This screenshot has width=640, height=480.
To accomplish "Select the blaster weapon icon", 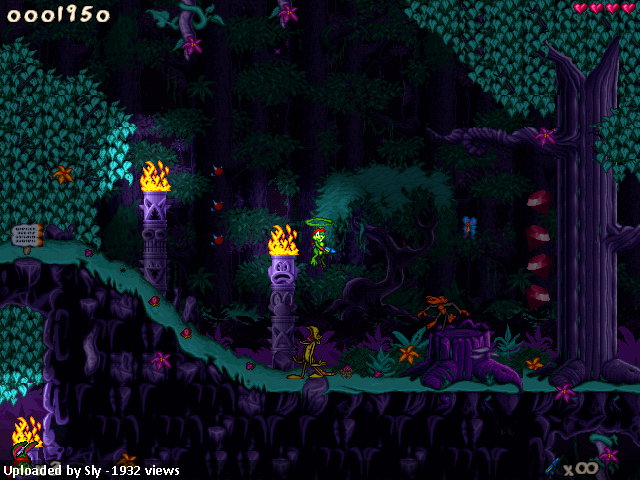I will (551, 466).
